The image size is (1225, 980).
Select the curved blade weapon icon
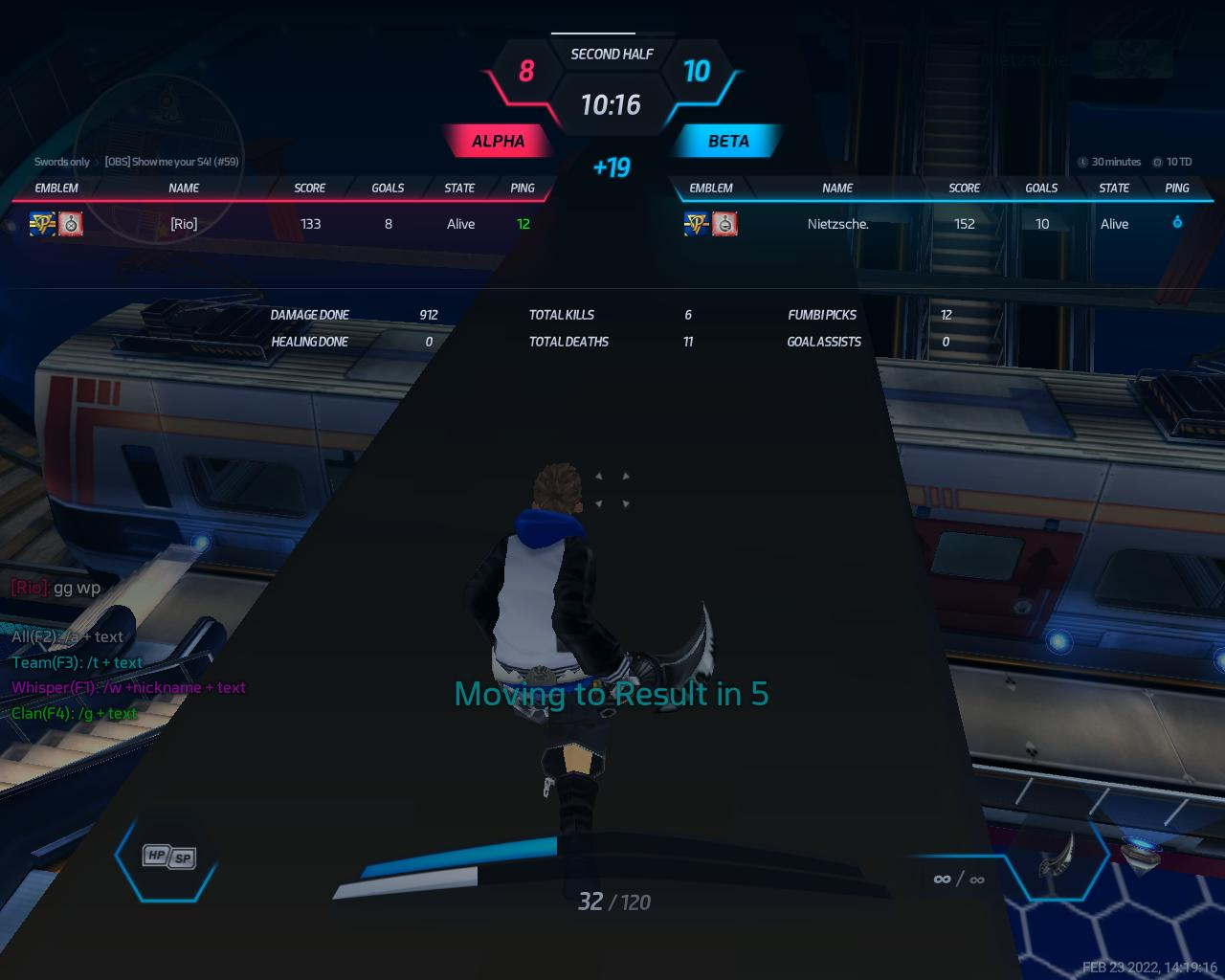pyautogui.click(x=1057, y=854)
